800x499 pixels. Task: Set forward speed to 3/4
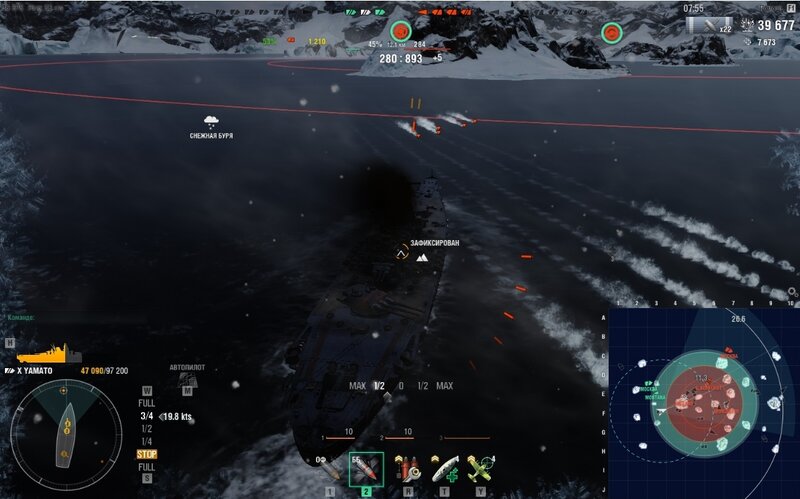point(146,416)
